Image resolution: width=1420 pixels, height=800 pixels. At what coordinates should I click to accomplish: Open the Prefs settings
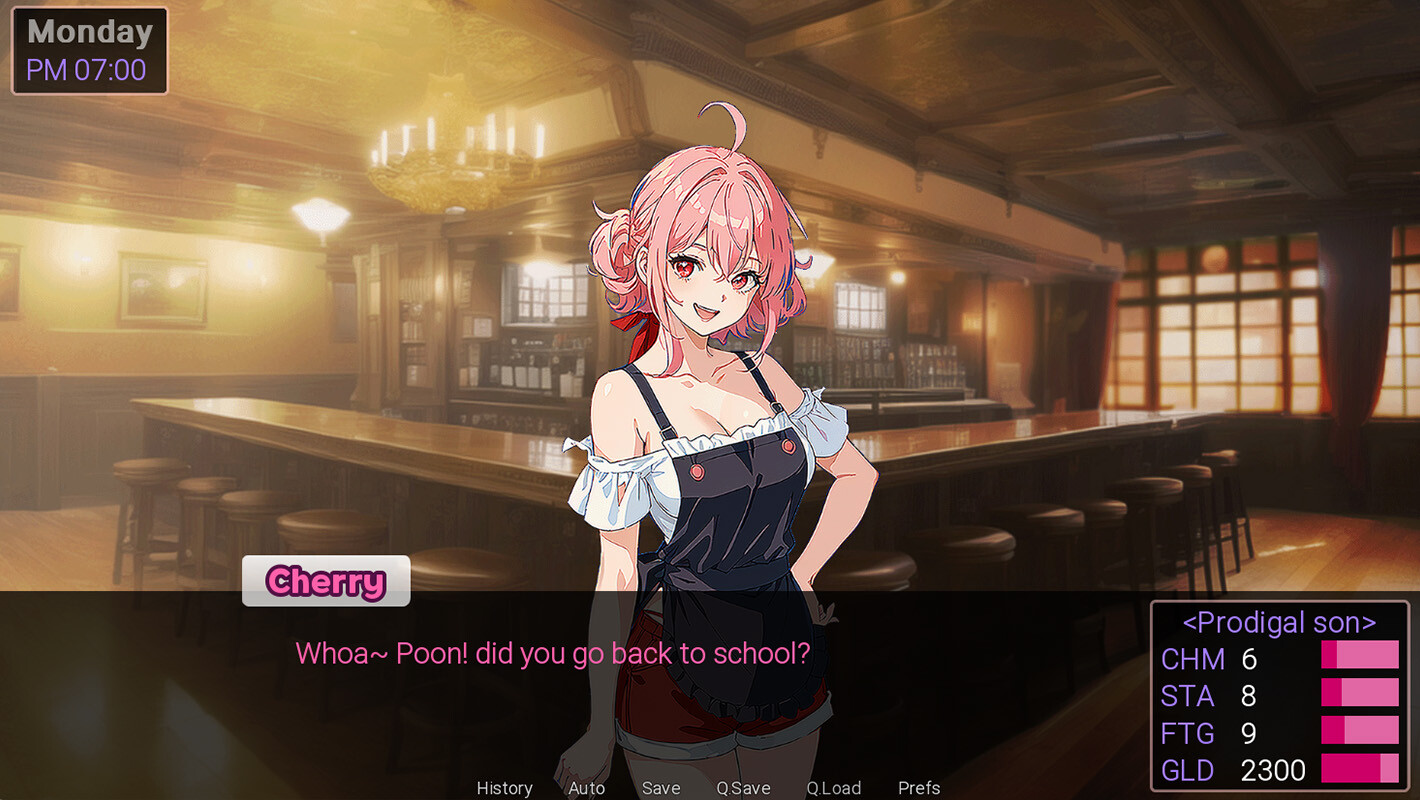[918, 788]
